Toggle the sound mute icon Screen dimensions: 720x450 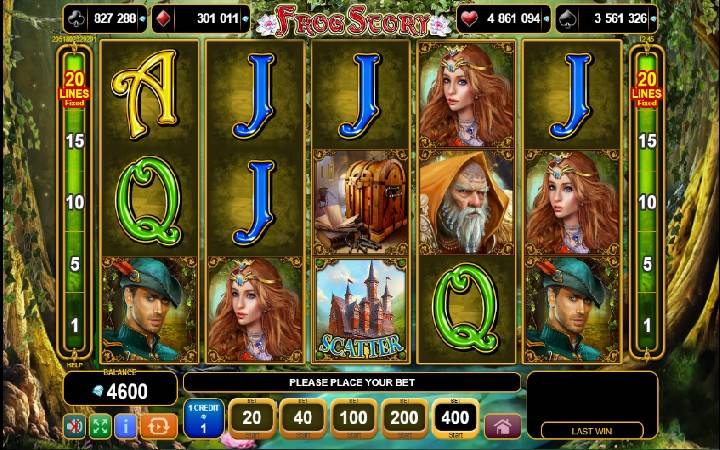pos(75,426)
